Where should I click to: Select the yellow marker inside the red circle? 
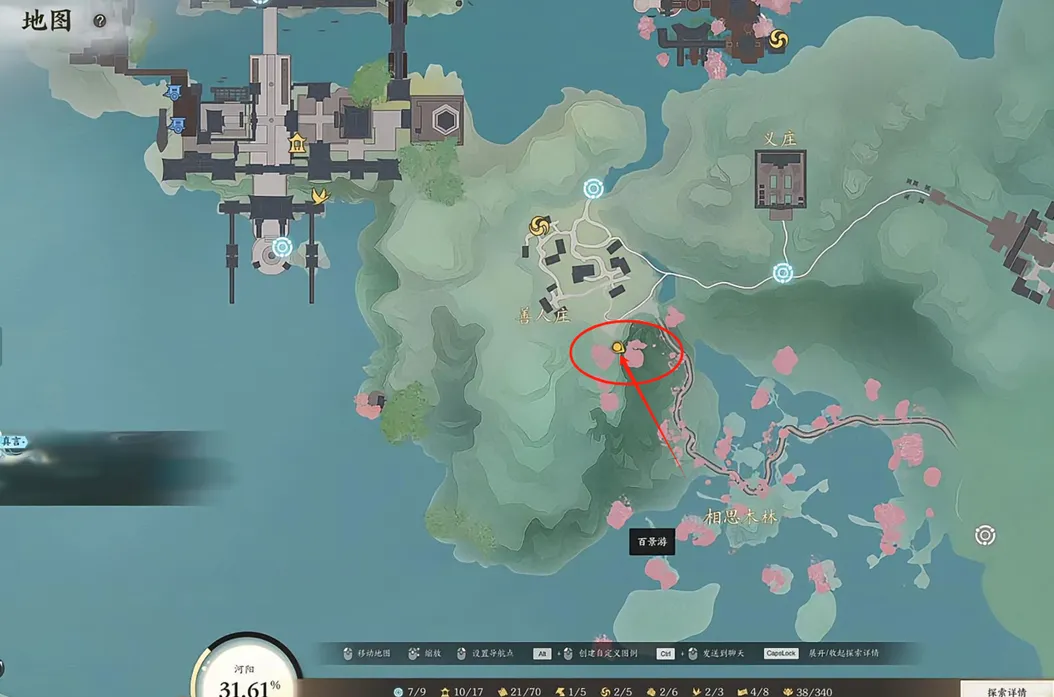618,347
